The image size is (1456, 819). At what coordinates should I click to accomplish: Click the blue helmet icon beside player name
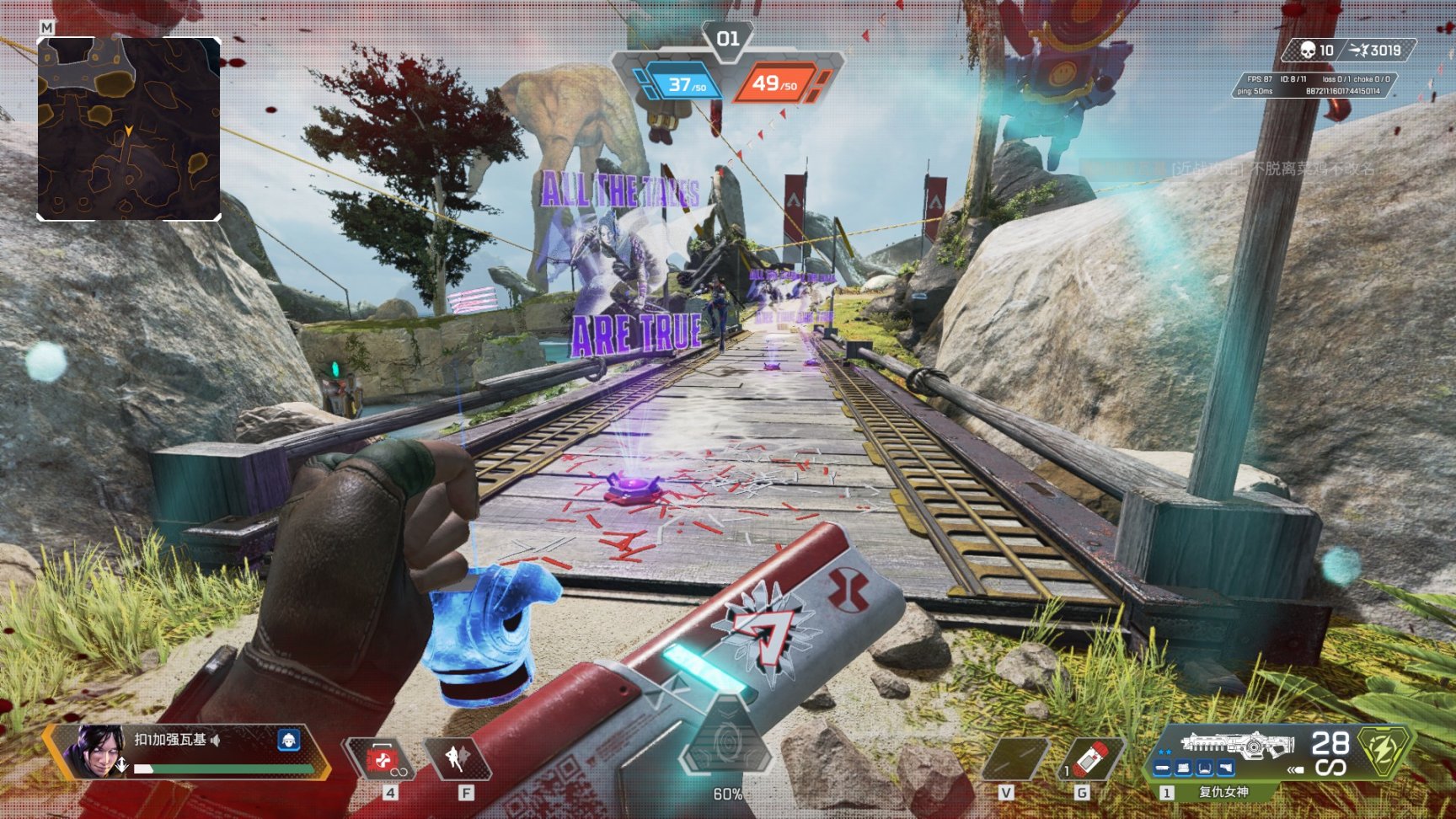point(288,740)
